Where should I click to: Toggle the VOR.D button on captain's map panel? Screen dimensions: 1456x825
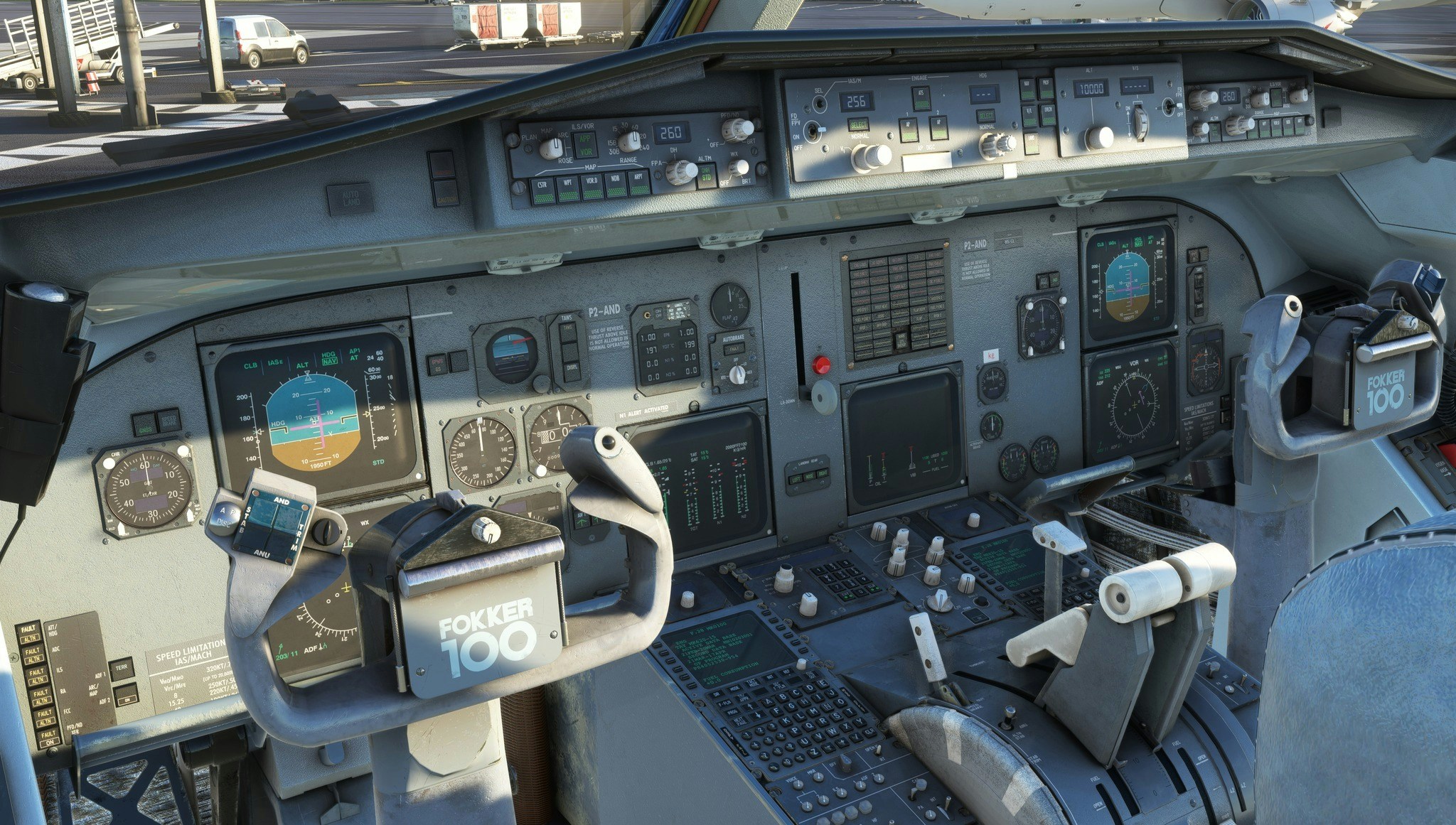591,186
